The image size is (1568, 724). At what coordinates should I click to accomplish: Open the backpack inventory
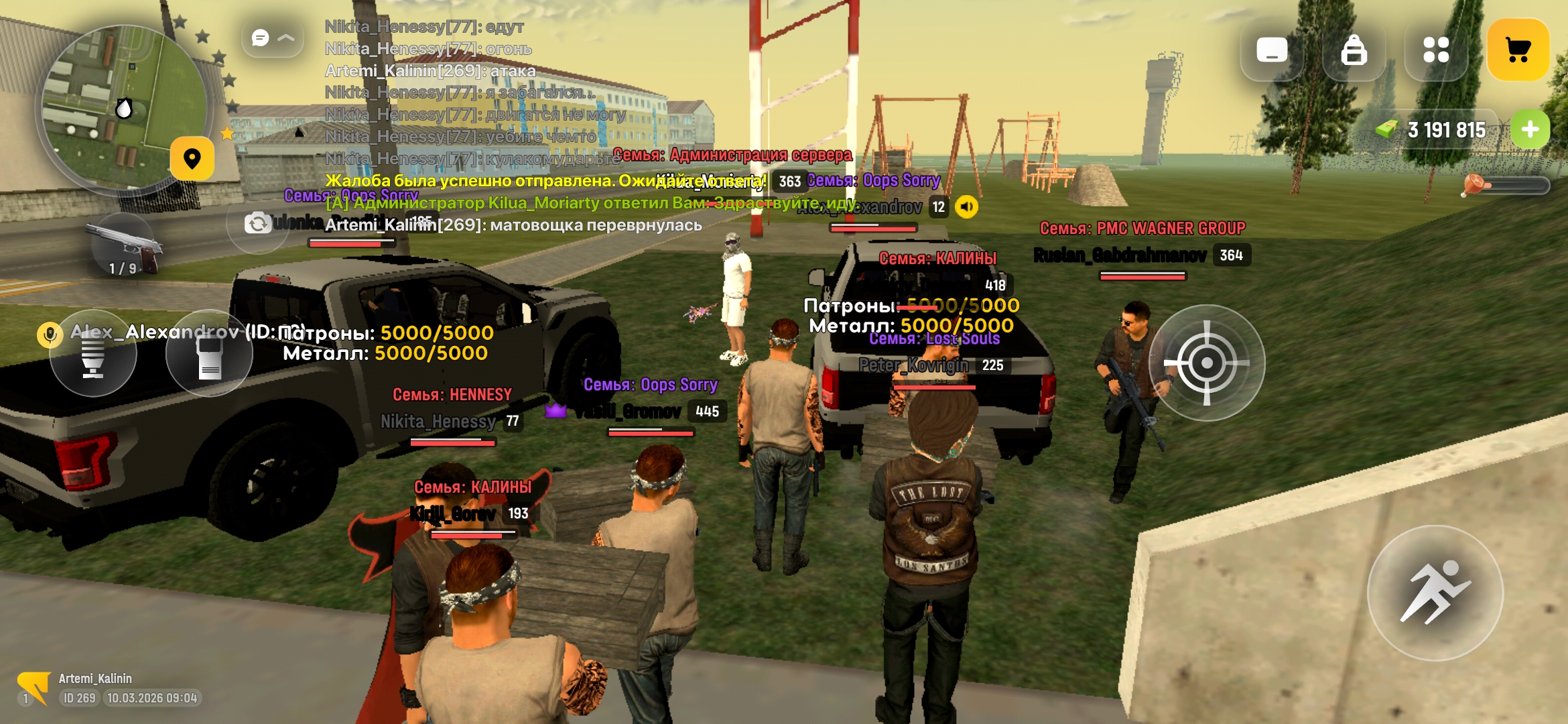pos(1354,50)
